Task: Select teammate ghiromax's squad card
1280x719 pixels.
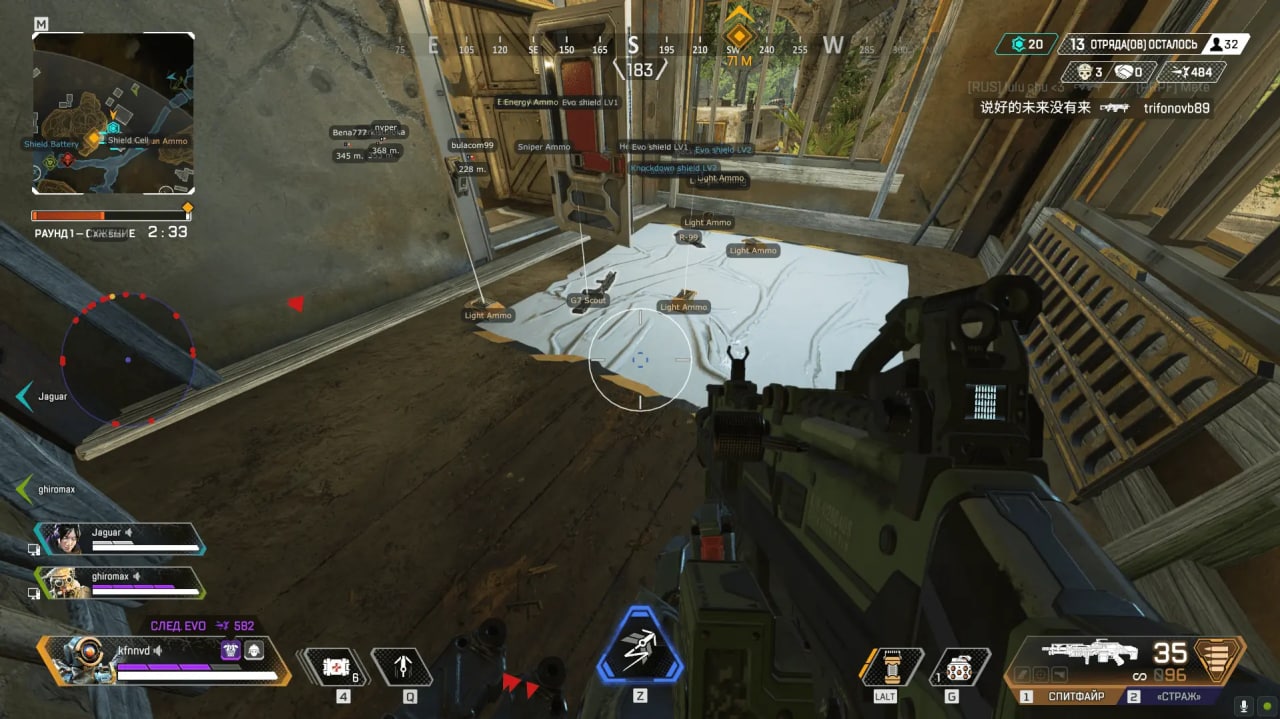Action: pyautogui.click(x=120, y=582)
